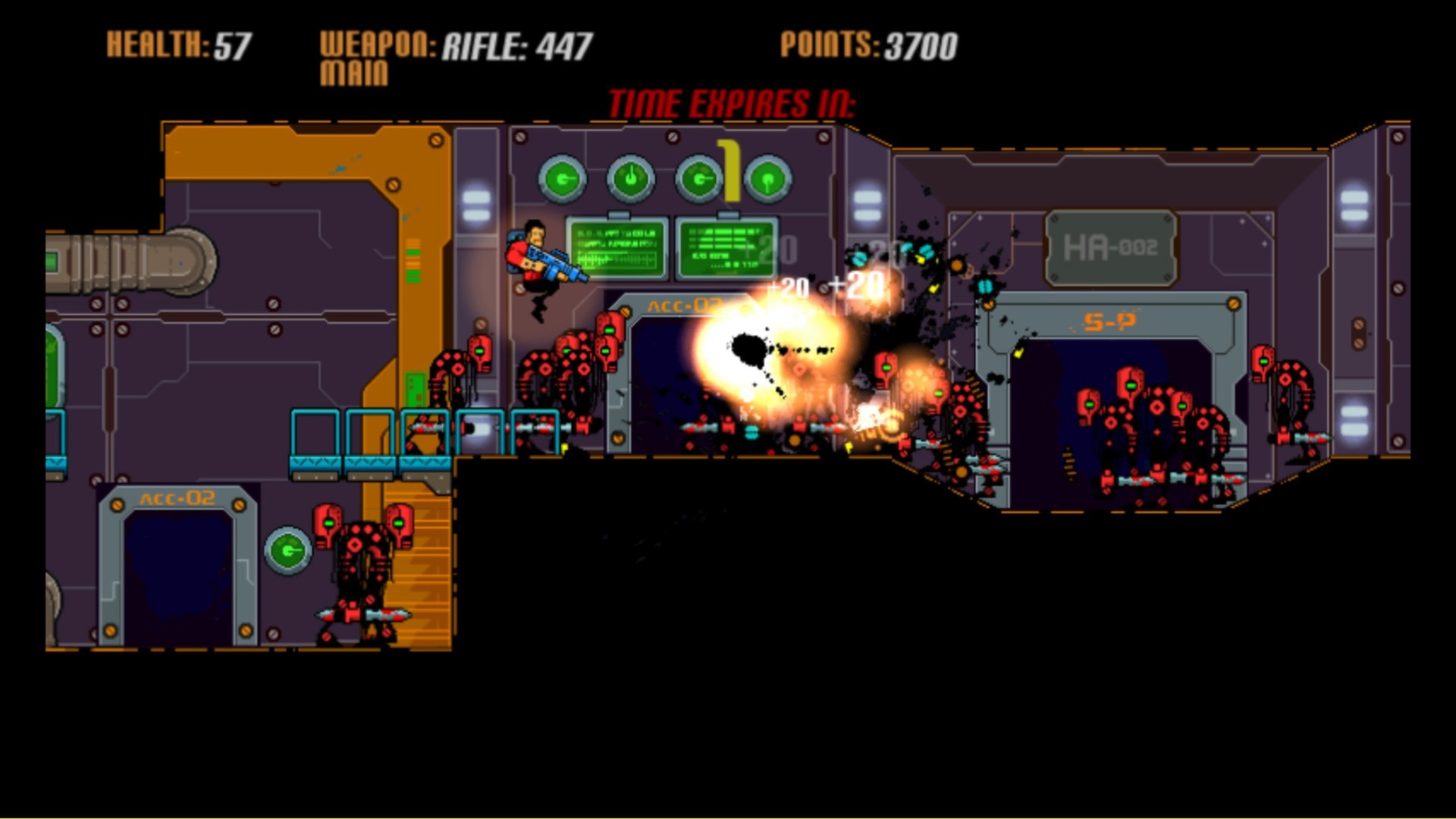Click the TIME EXPIRES IN banner
The width and height of the screenshot is (1456, 819).
pos(734,102)
